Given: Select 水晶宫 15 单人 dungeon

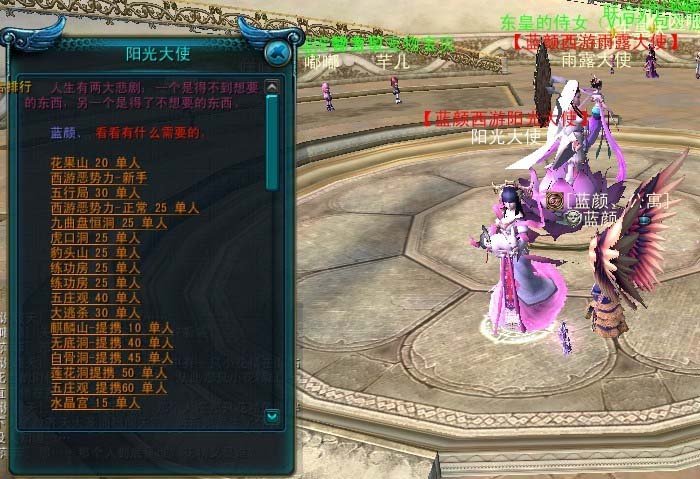Looking at the screenshot, I should coord(95,403).
